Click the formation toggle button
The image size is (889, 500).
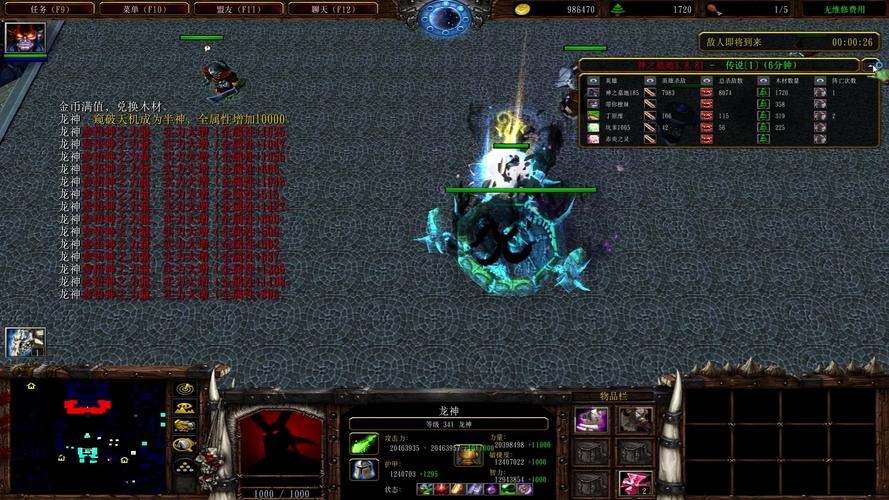(184, 466)
